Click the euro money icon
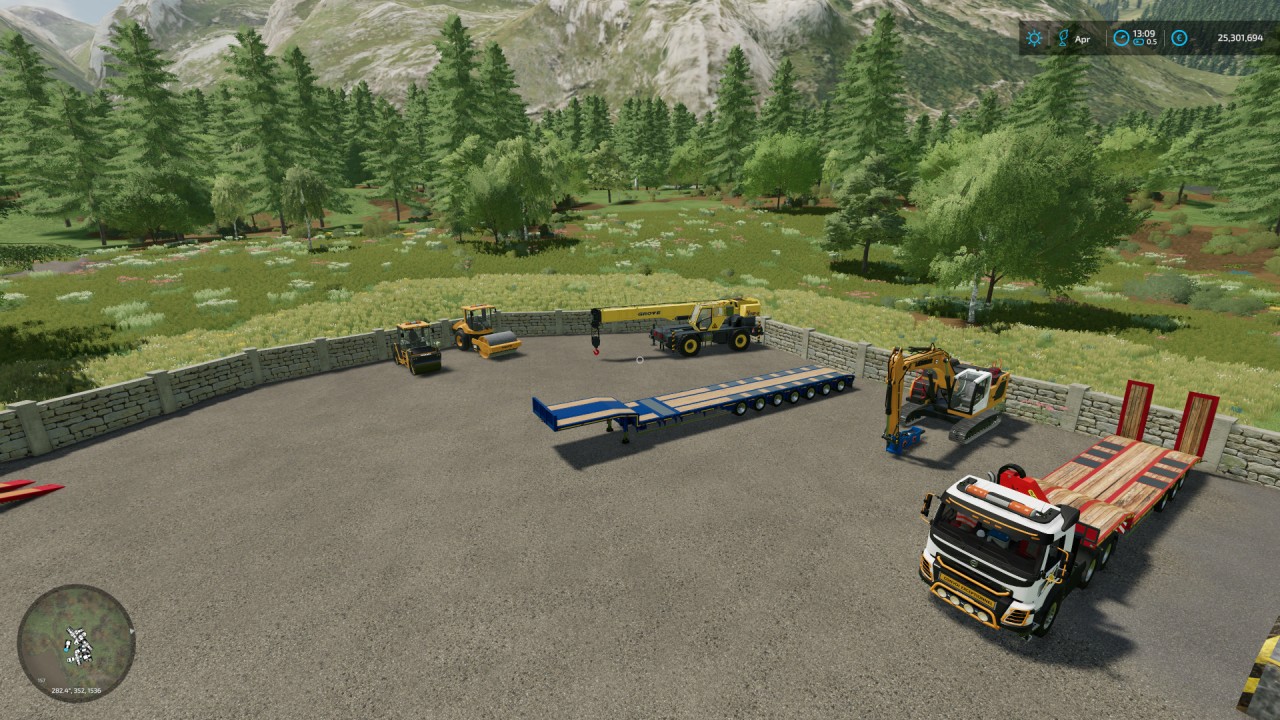This screenshot has height=720, width=1280. [x=1179, y=38]
